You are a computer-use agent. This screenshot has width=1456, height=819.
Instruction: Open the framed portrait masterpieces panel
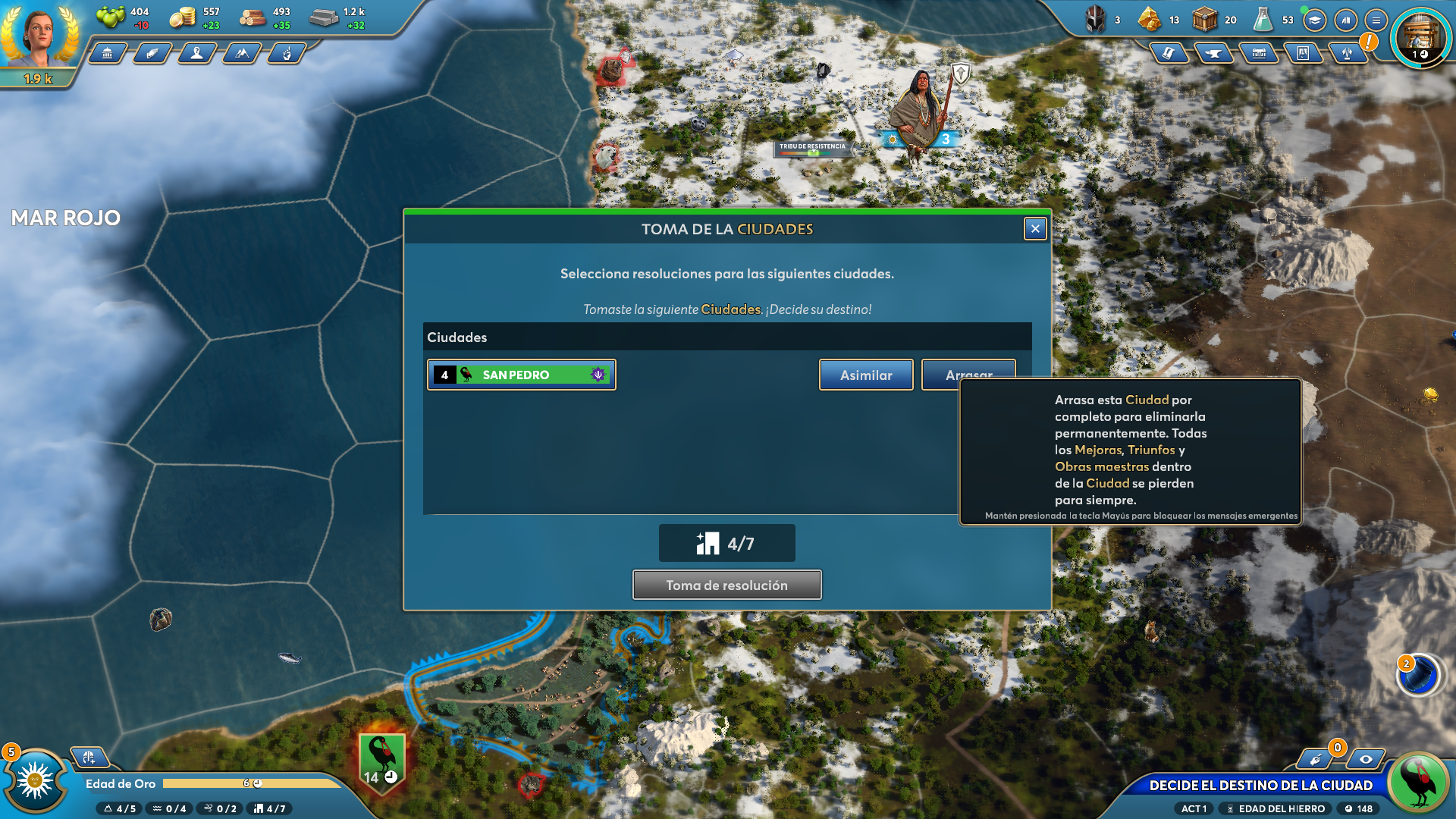pos(1303,54)
